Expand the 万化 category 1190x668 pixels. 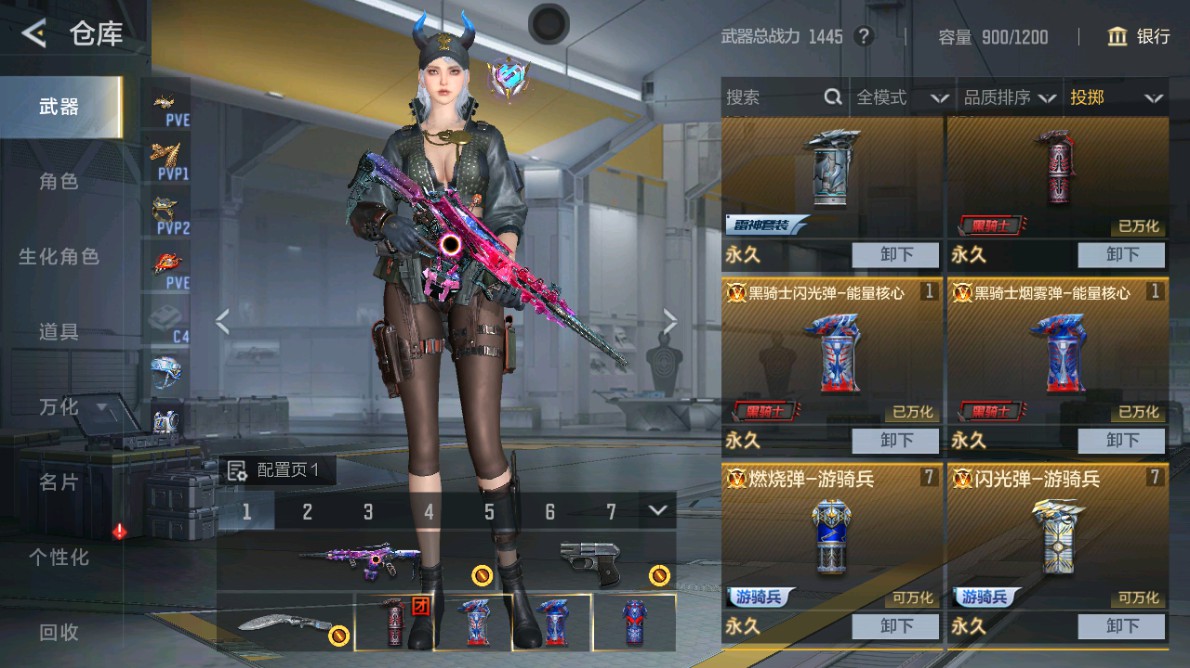(x=70, y=407)
